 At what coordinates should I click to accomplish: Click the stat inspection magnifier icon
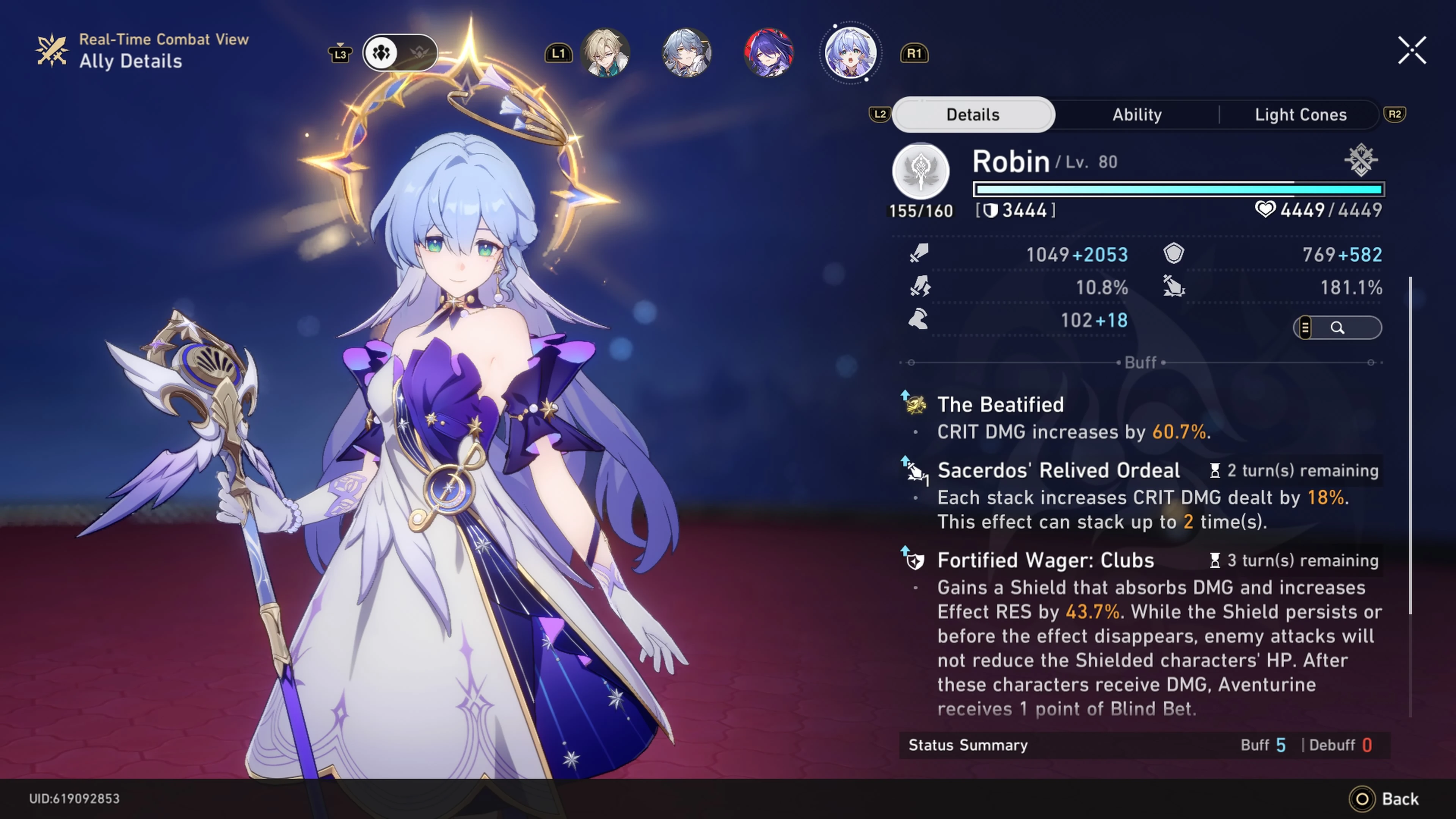[x=1337, y=328]
